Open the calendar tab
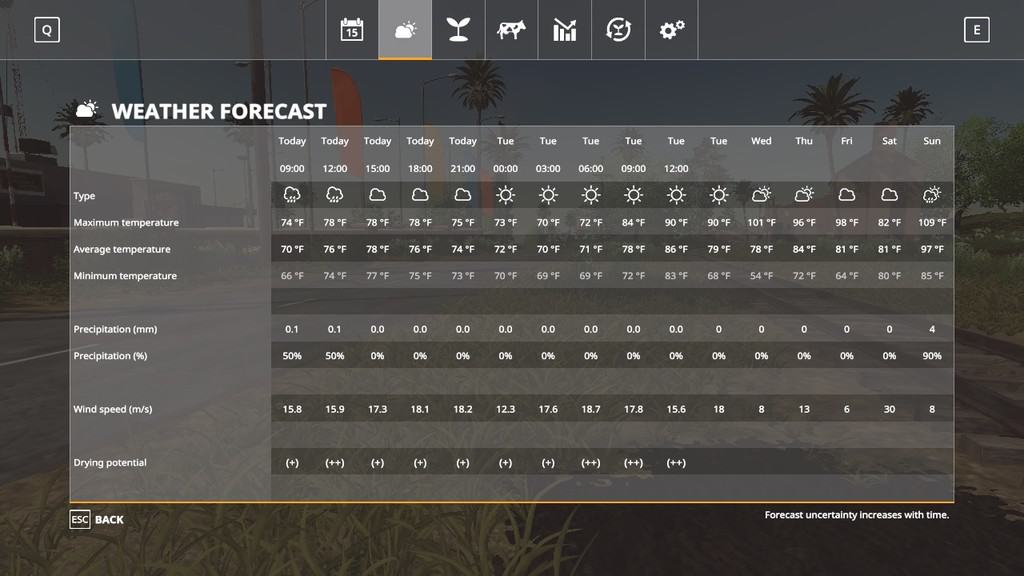1024x576 pixels. point(351,30)
